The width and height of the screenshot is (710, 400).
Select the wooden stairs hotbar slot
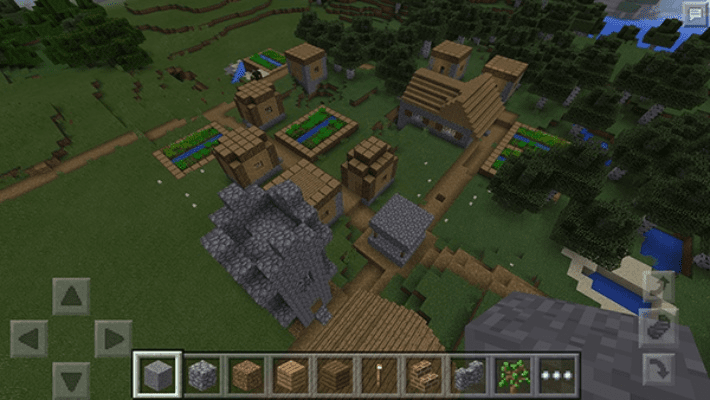424,375
